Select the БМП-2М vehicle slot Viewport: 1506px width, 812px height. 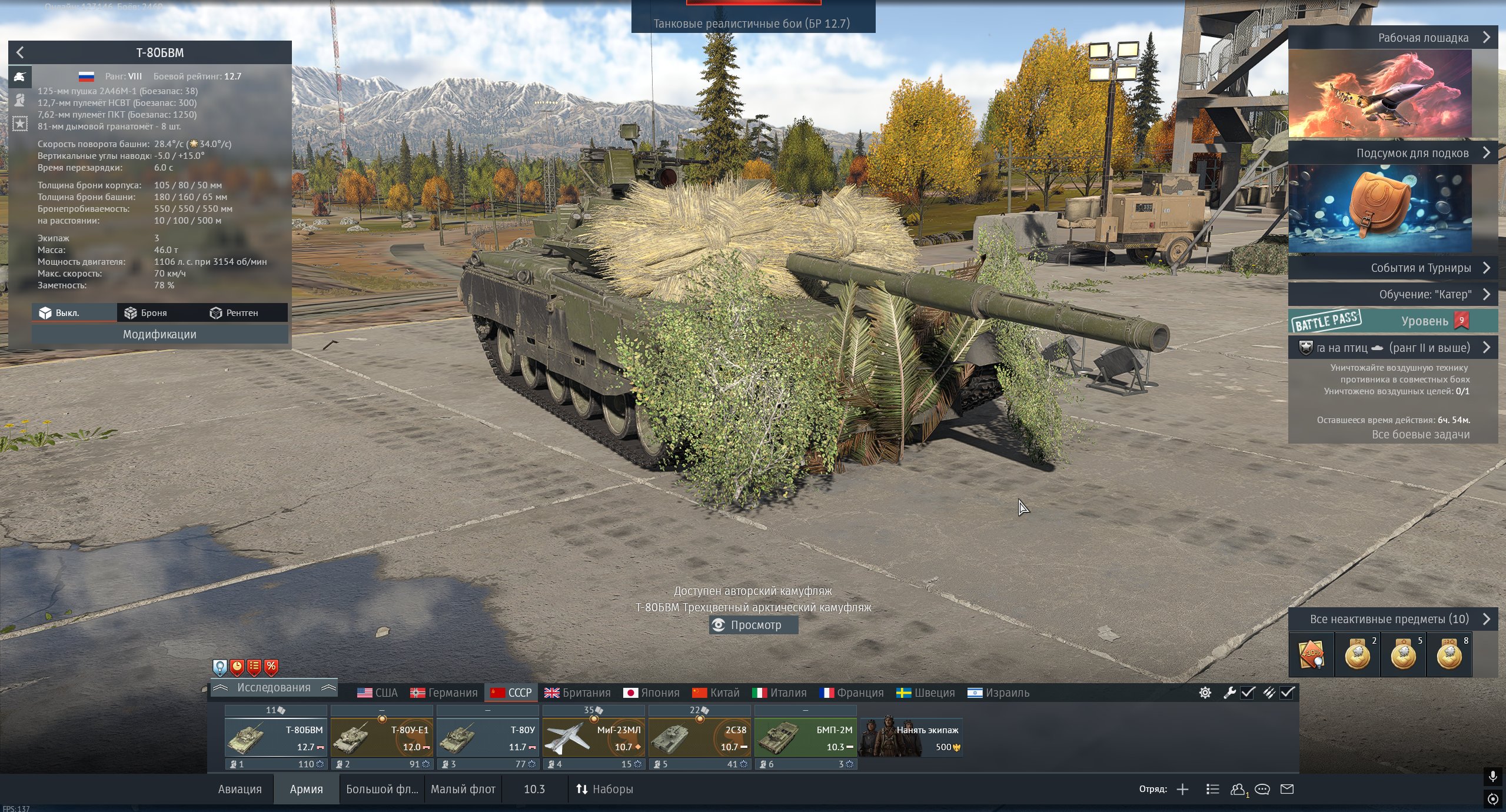coord(805,738)
